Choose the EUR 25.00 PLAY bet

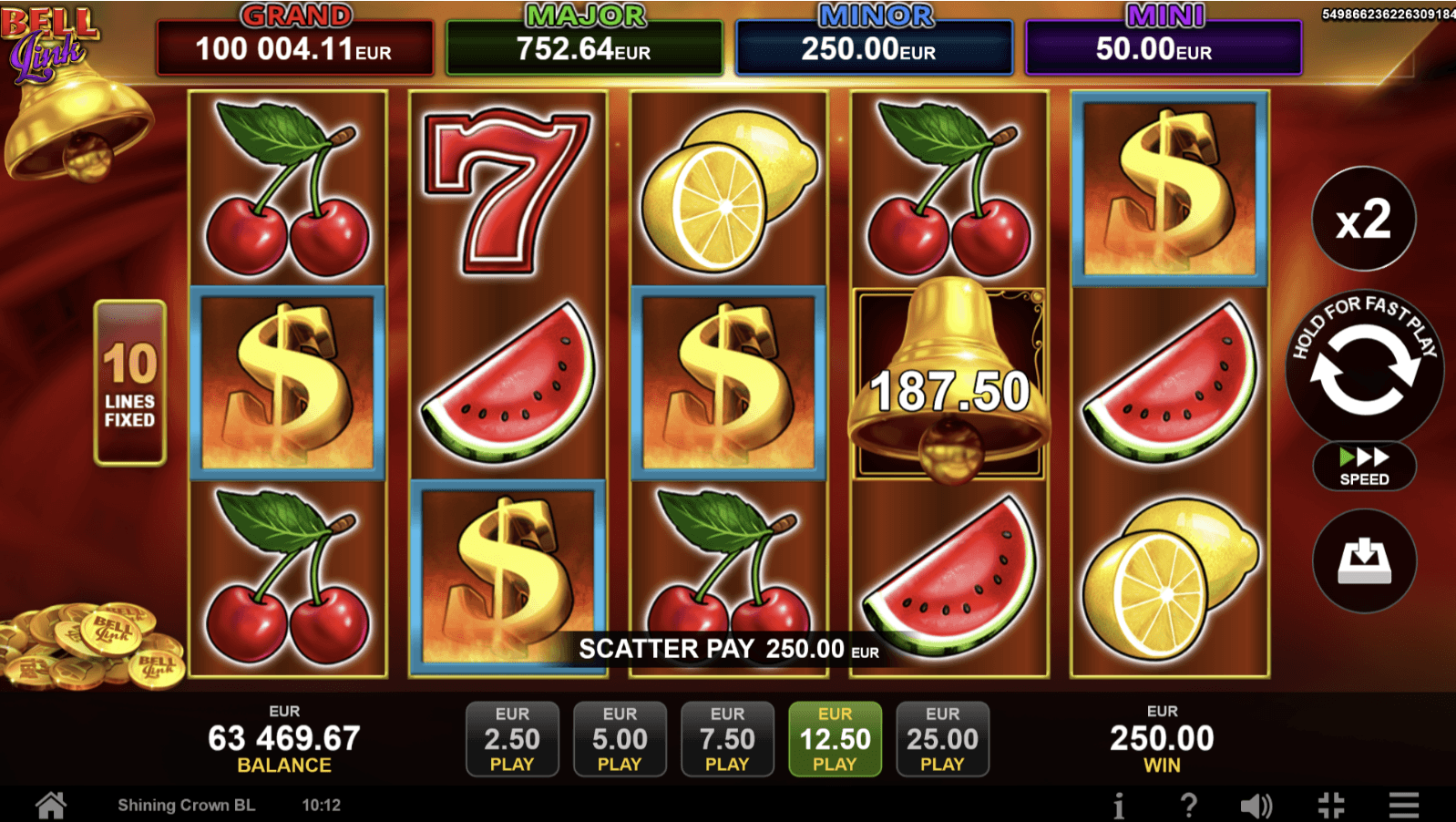tap(942, 739)
